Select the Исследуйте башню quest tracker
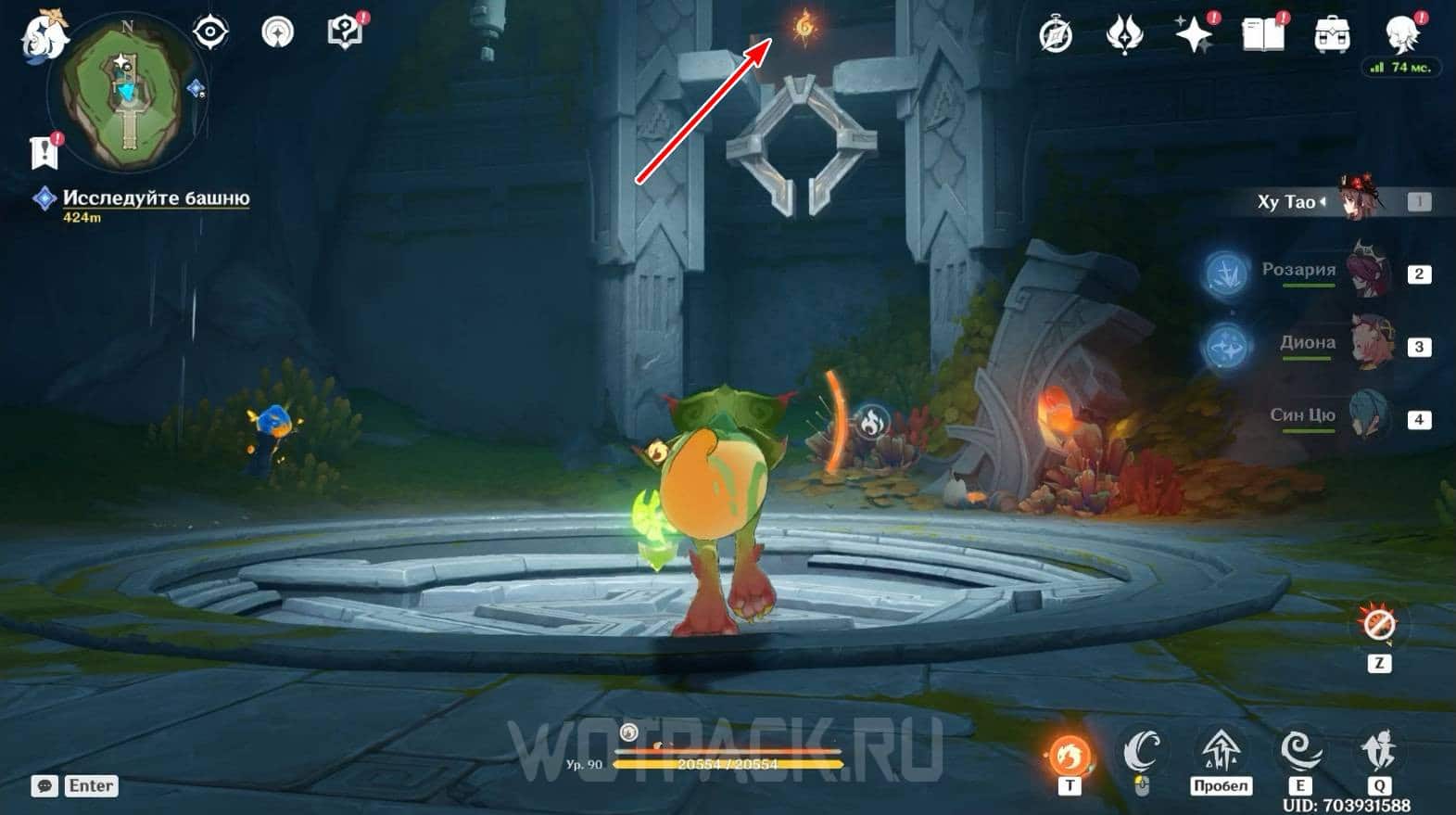 coord(156,198)
